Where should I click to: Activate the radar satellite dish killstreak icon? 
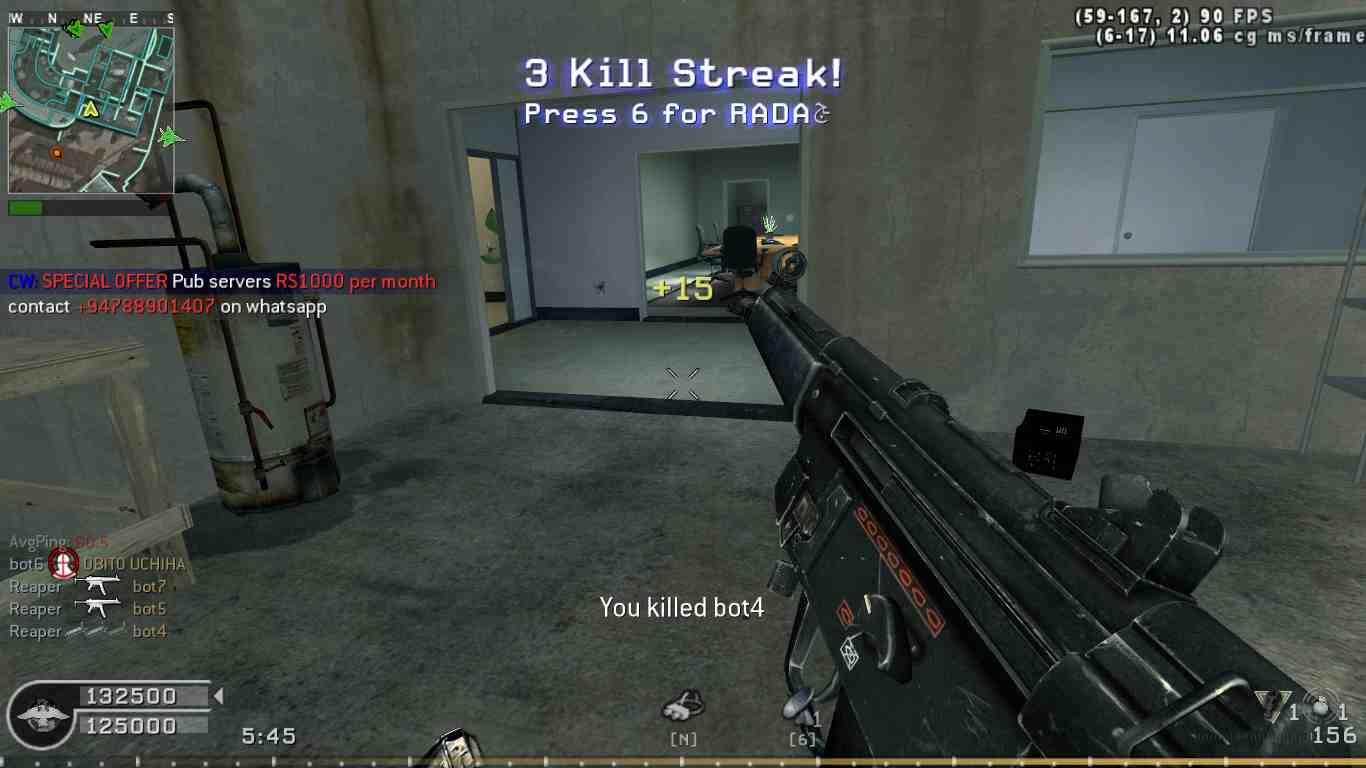[x=800, y=708]
